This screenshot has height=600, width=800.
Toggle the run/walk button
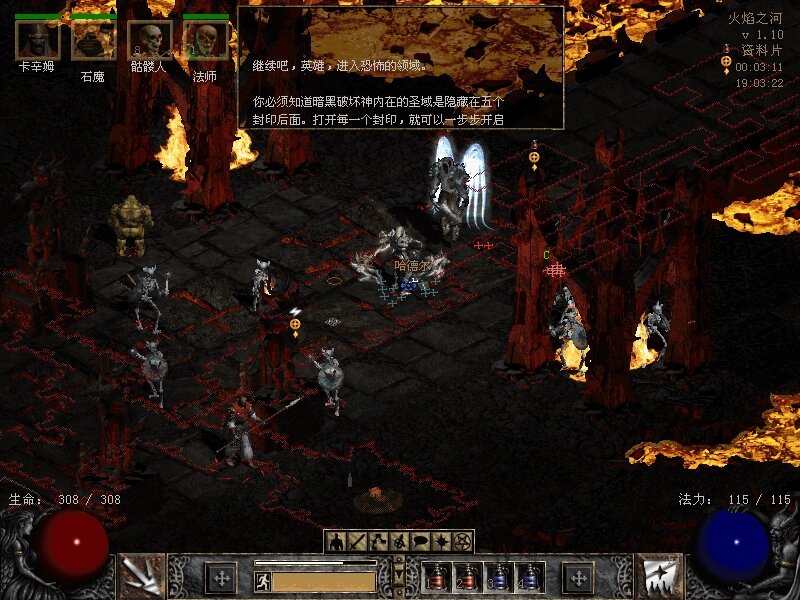tap(263, 581)
